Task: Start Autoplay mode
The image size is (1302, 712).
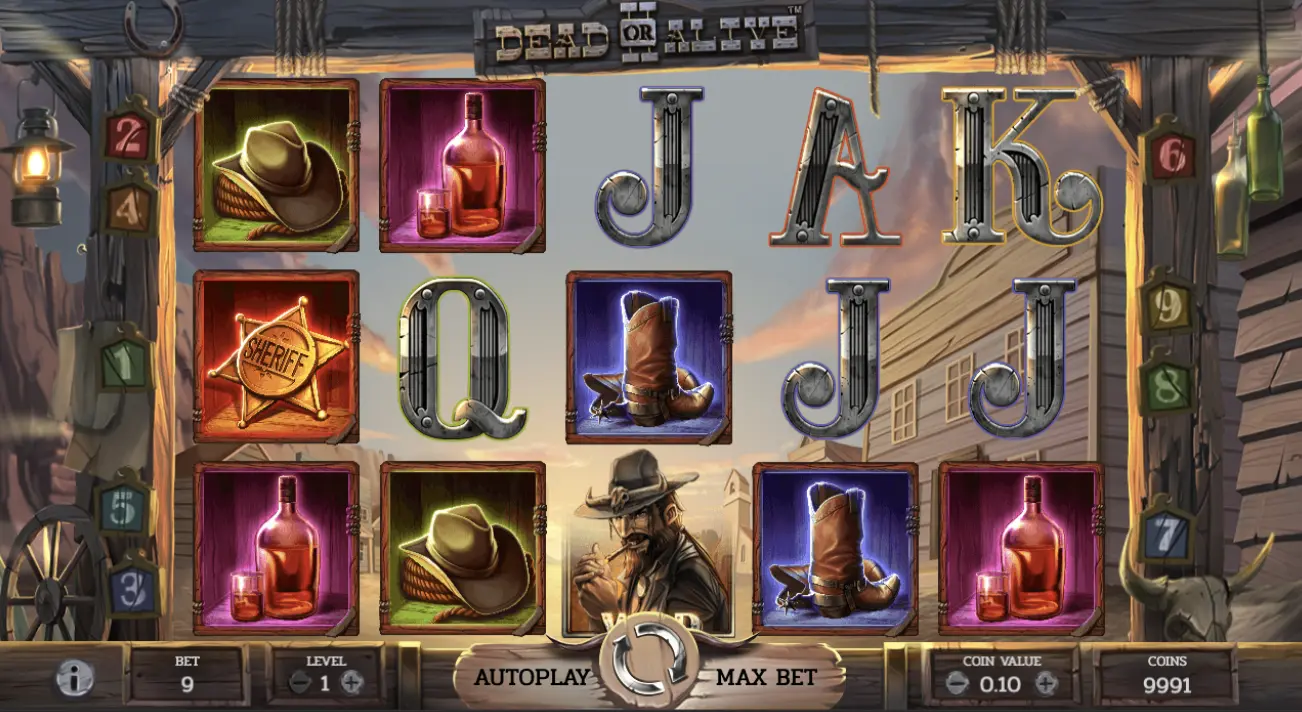Action: 530,677
